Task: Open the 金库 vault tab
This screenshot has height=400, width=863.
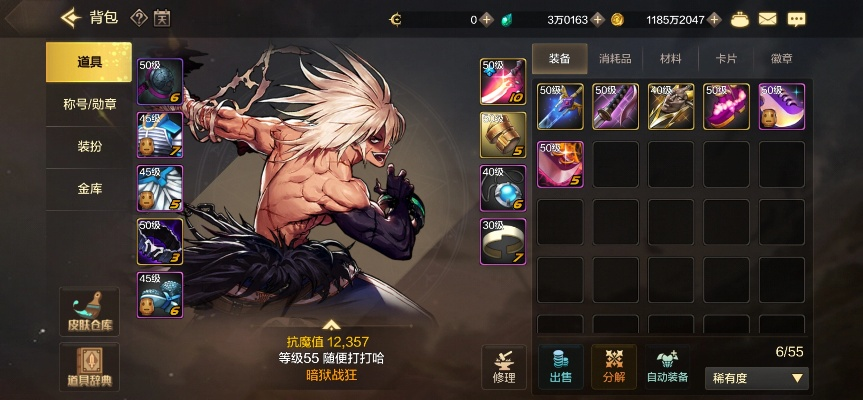Action: click(x=89, y=188)
